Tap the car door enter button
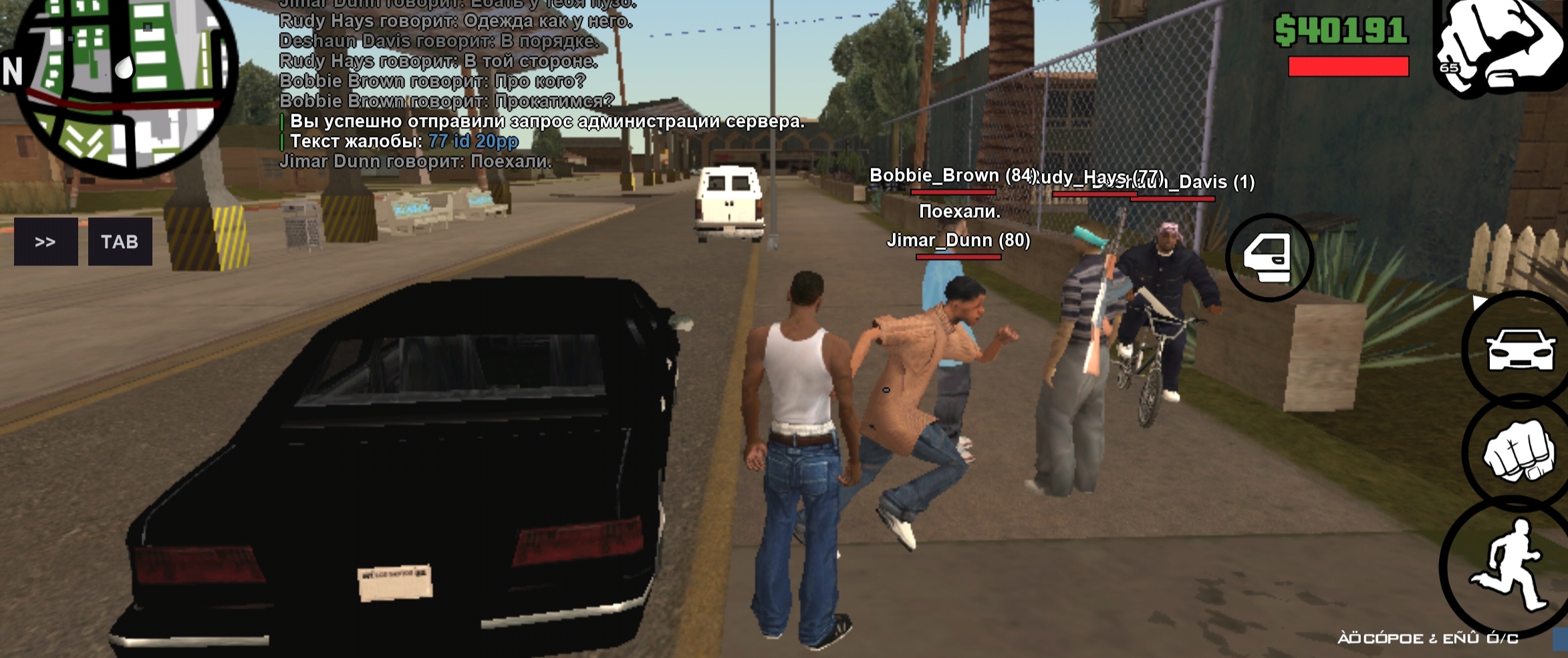 [1269, 257]
